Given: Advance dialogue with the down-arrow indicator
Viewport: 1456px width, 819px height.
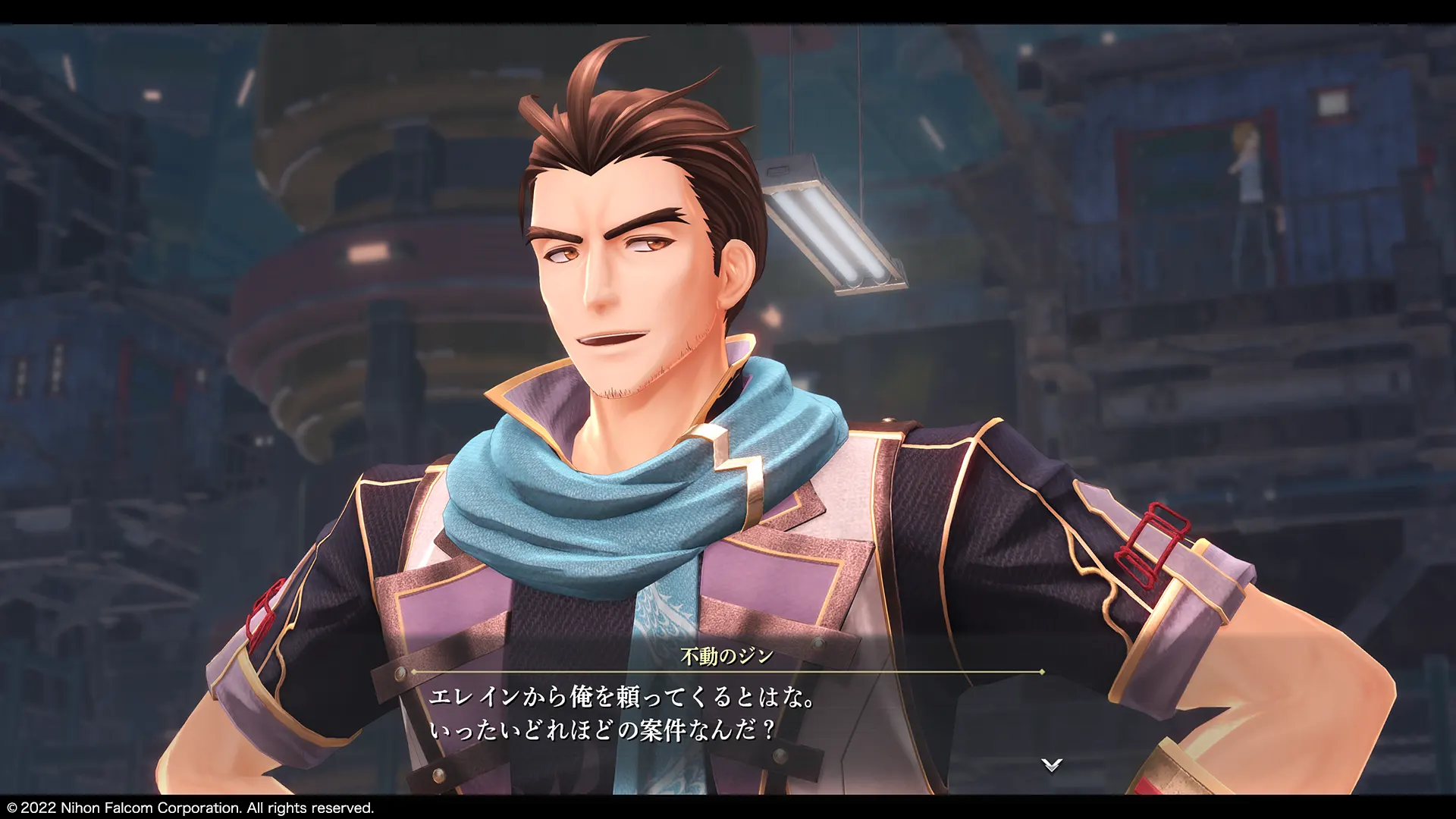Looking at the screenshot, I should click(1051, 764).
